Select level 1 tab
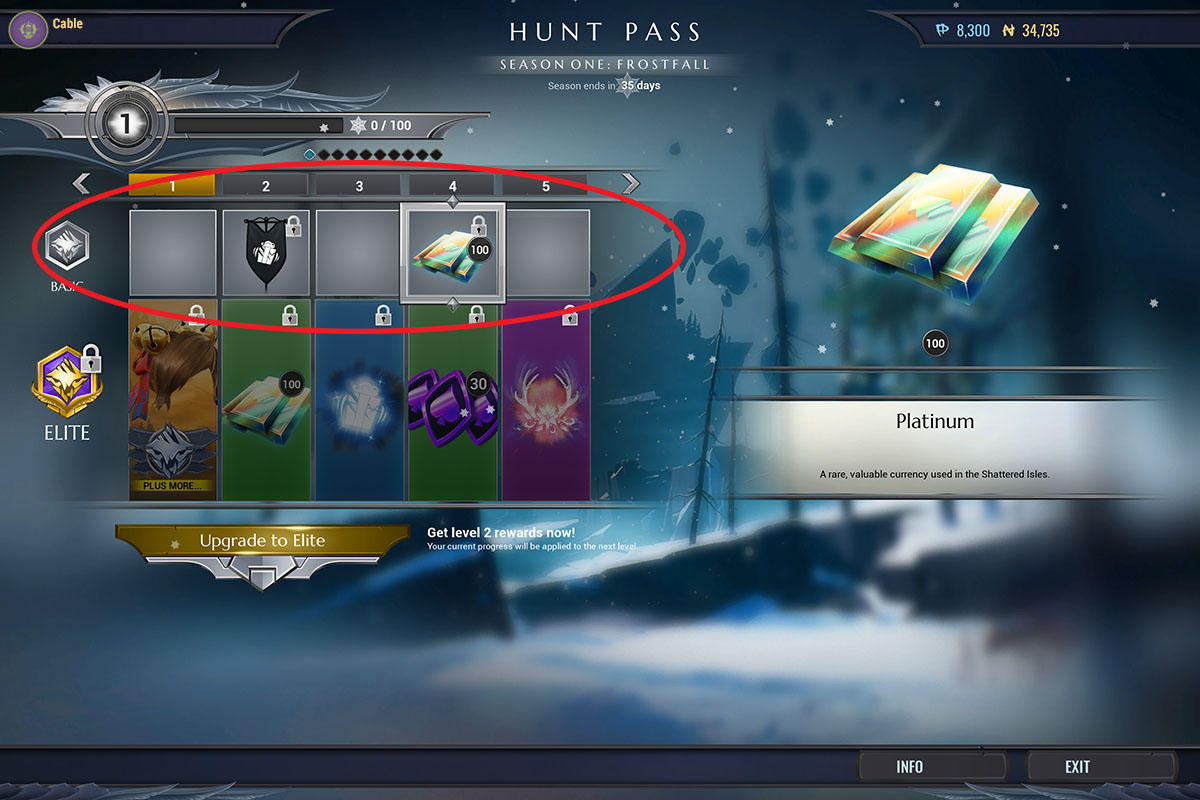This screenshot has height=800, width=1200. click(x=172, y=186)
